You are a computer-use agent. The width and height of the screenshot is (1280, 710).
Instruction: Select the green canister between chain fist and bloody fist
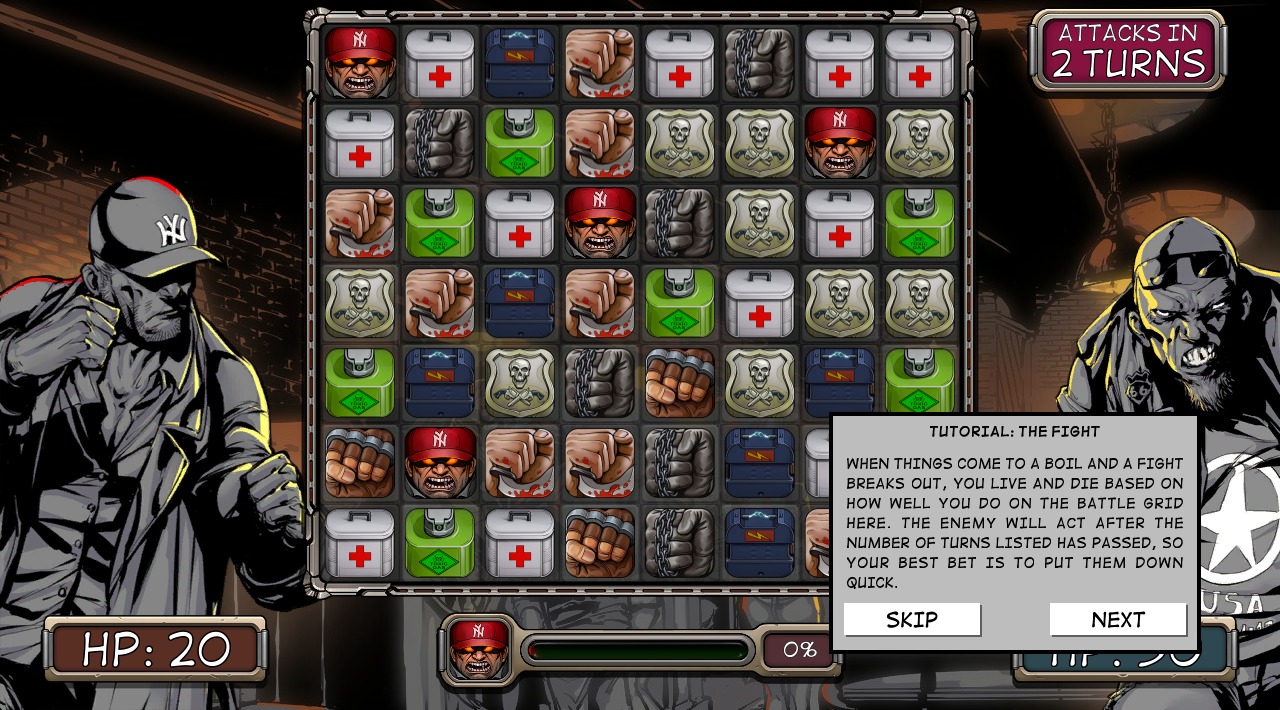[x=520, y=143]
